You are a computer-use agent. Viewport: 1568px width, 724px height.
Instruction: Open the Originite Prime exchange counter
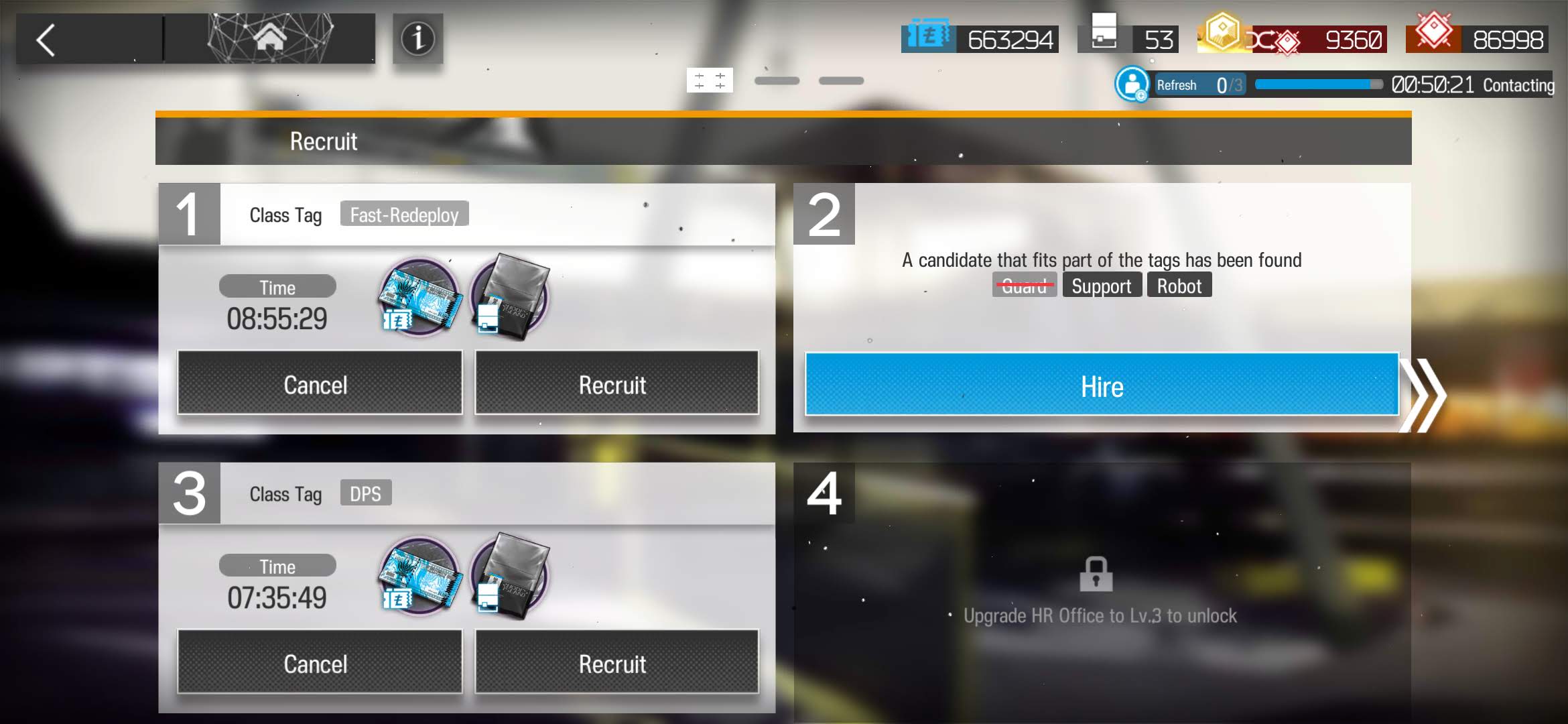(x=1292, y=39)
